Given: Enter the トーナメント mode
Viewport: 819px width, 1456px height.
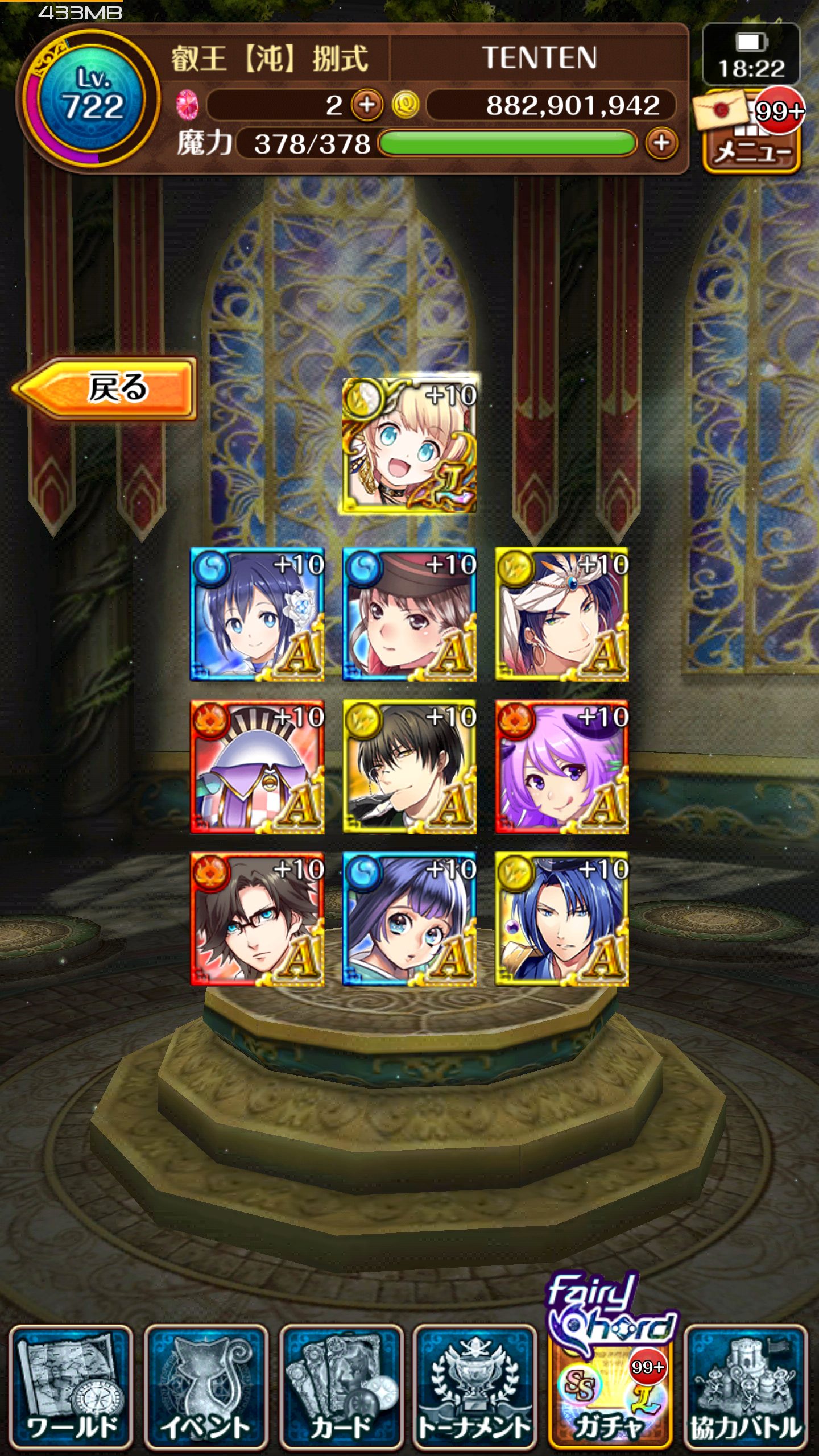Looking at the screenshot, I should 475,1387.
